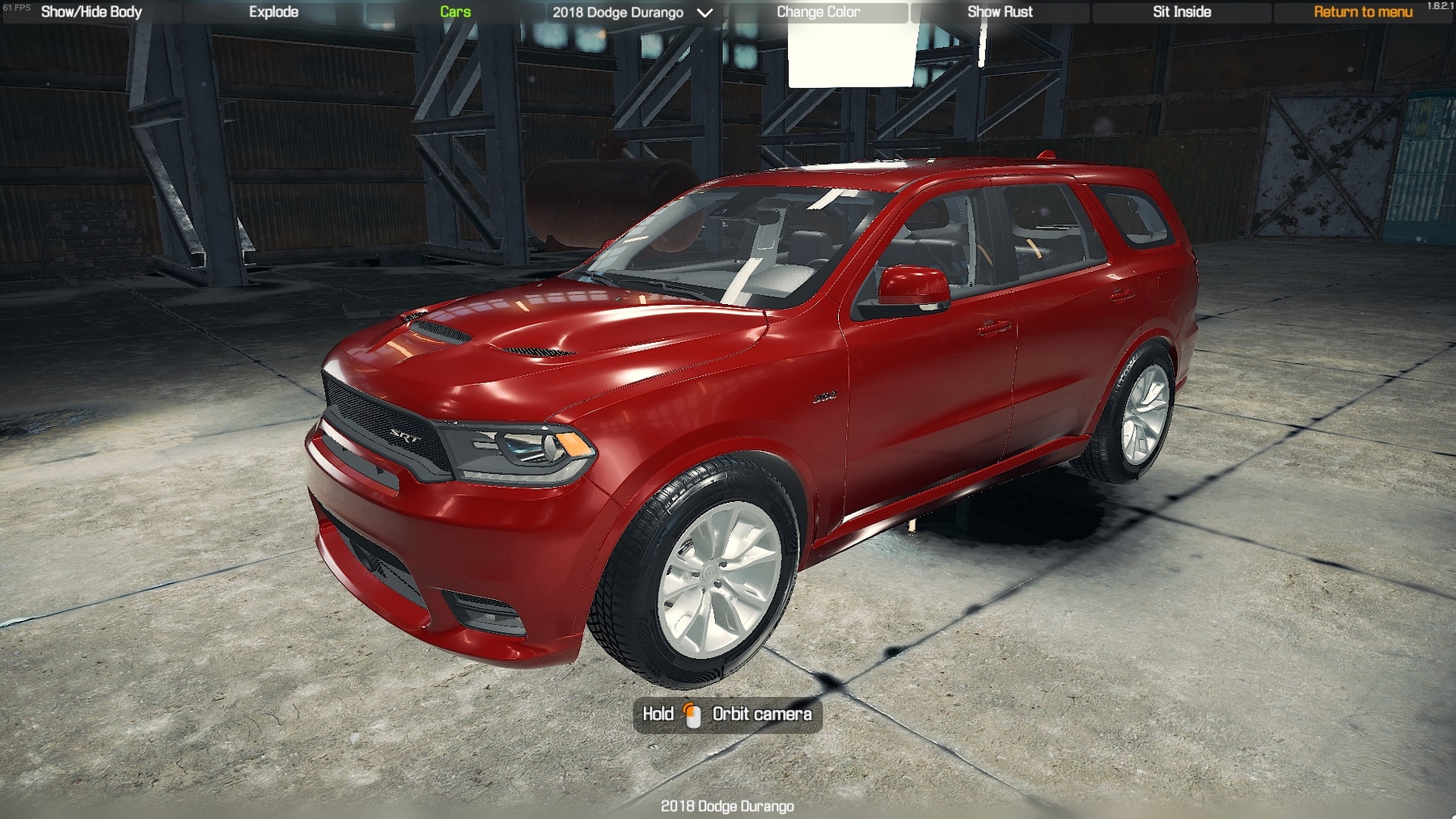Click Sit Inside to enter the car
This screenshot has width=1456, height=819.
(1181, 11)
